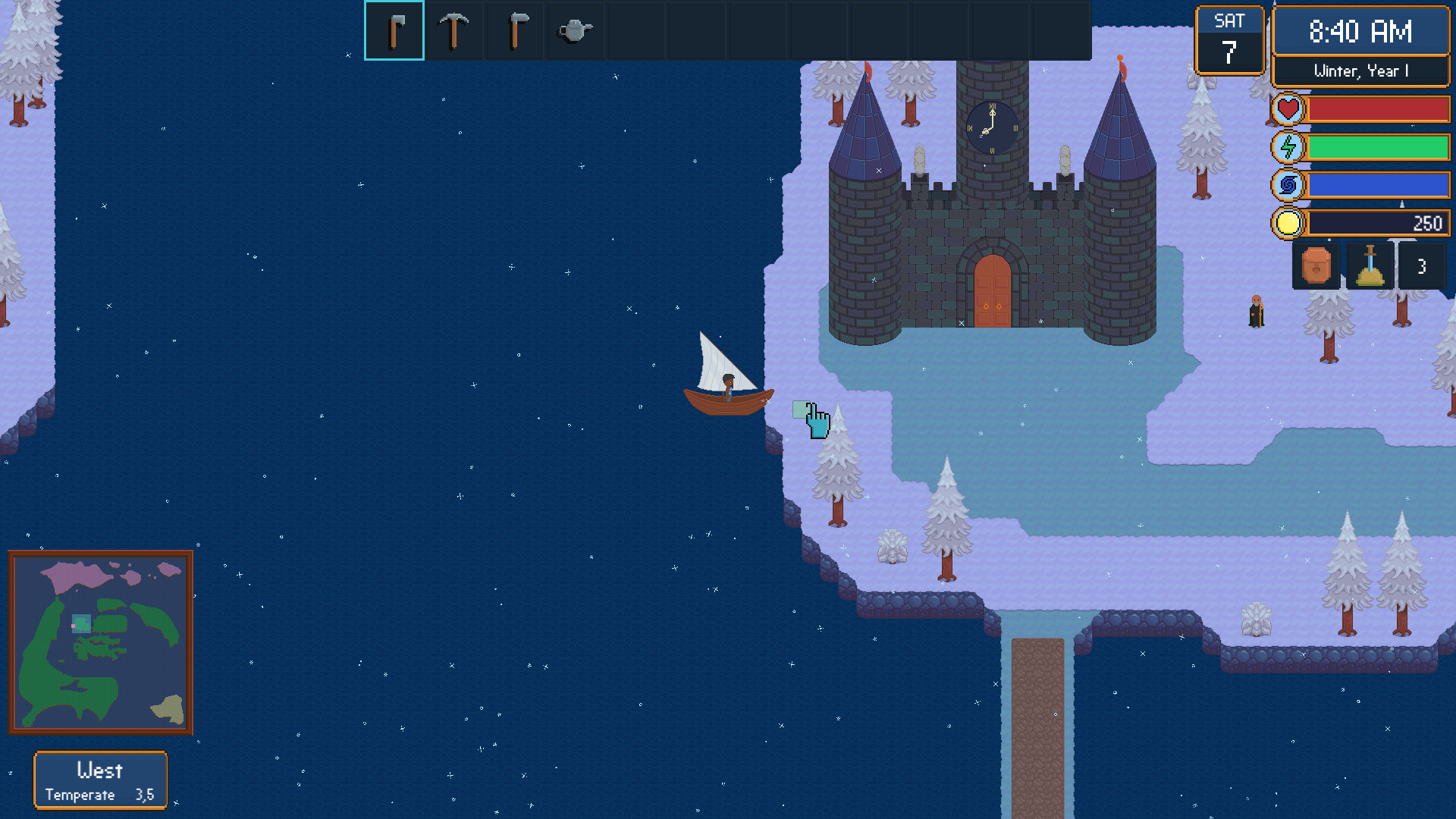This screenshot has width=1456, height=819.
Task: Select the pickaxe tool
Action: tap(453, 30)
